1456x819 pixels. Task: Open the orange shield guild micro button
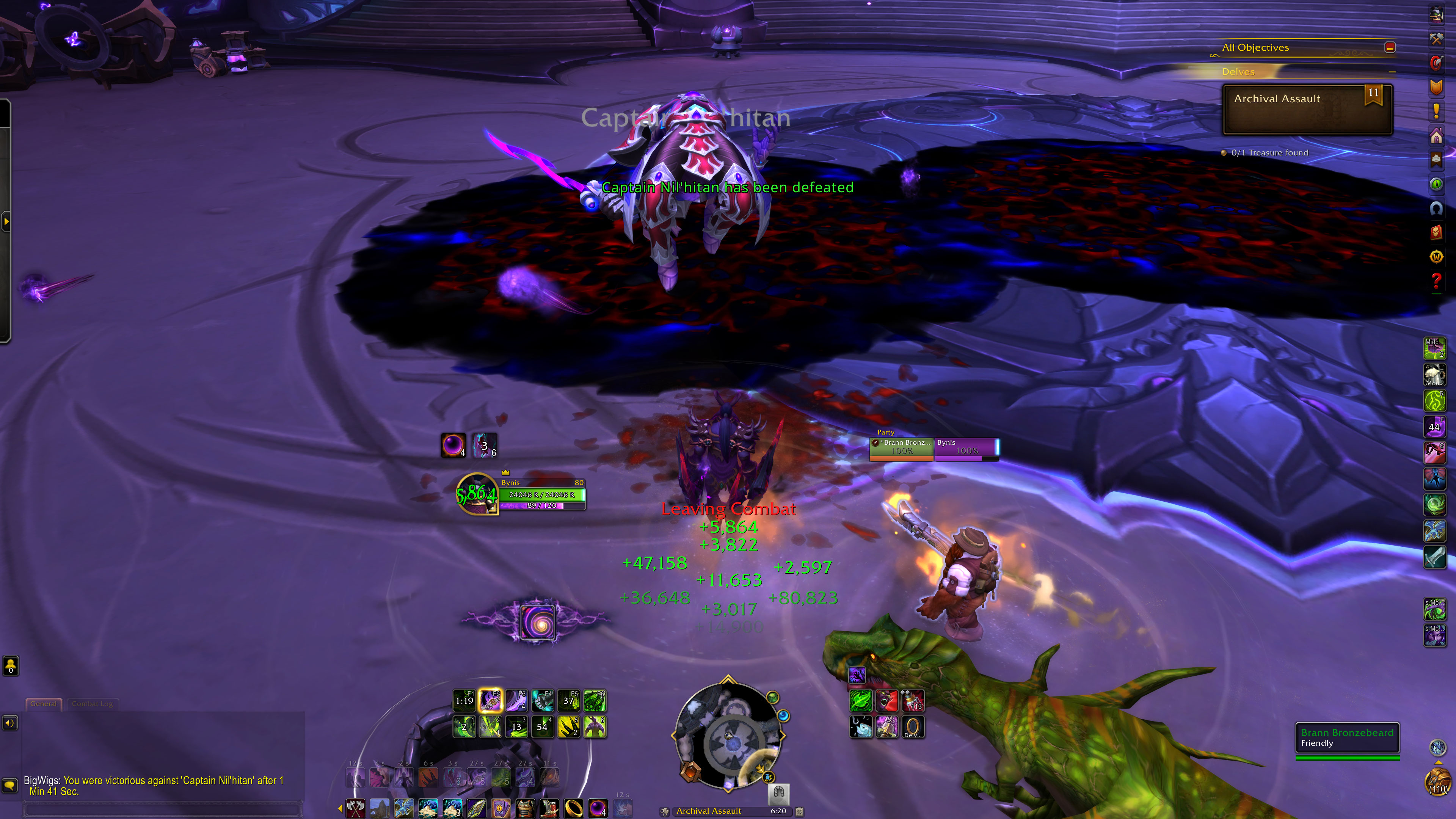point(1436,87)
